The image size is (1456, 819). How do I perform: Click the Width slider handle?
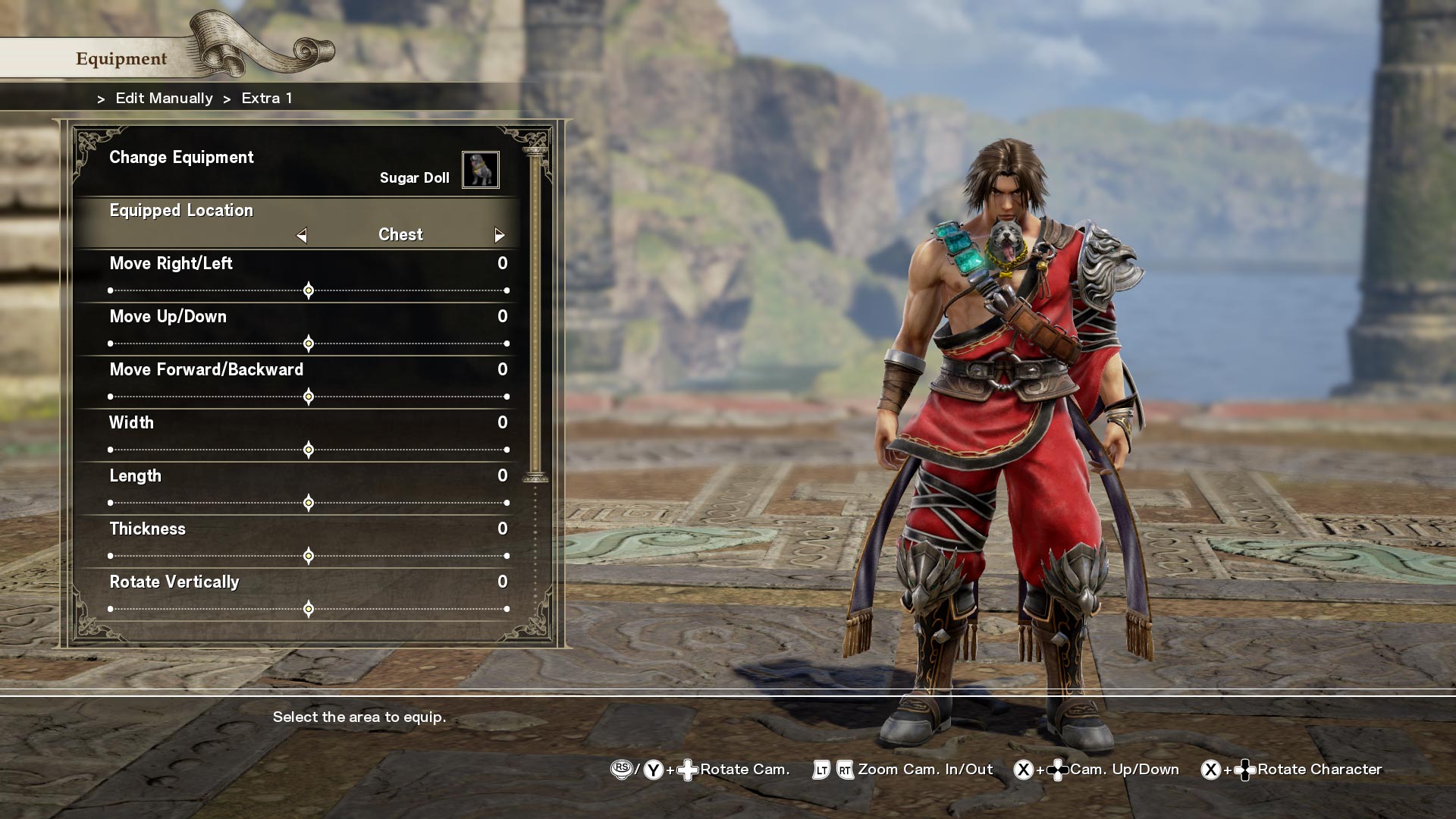click(309, 450)
